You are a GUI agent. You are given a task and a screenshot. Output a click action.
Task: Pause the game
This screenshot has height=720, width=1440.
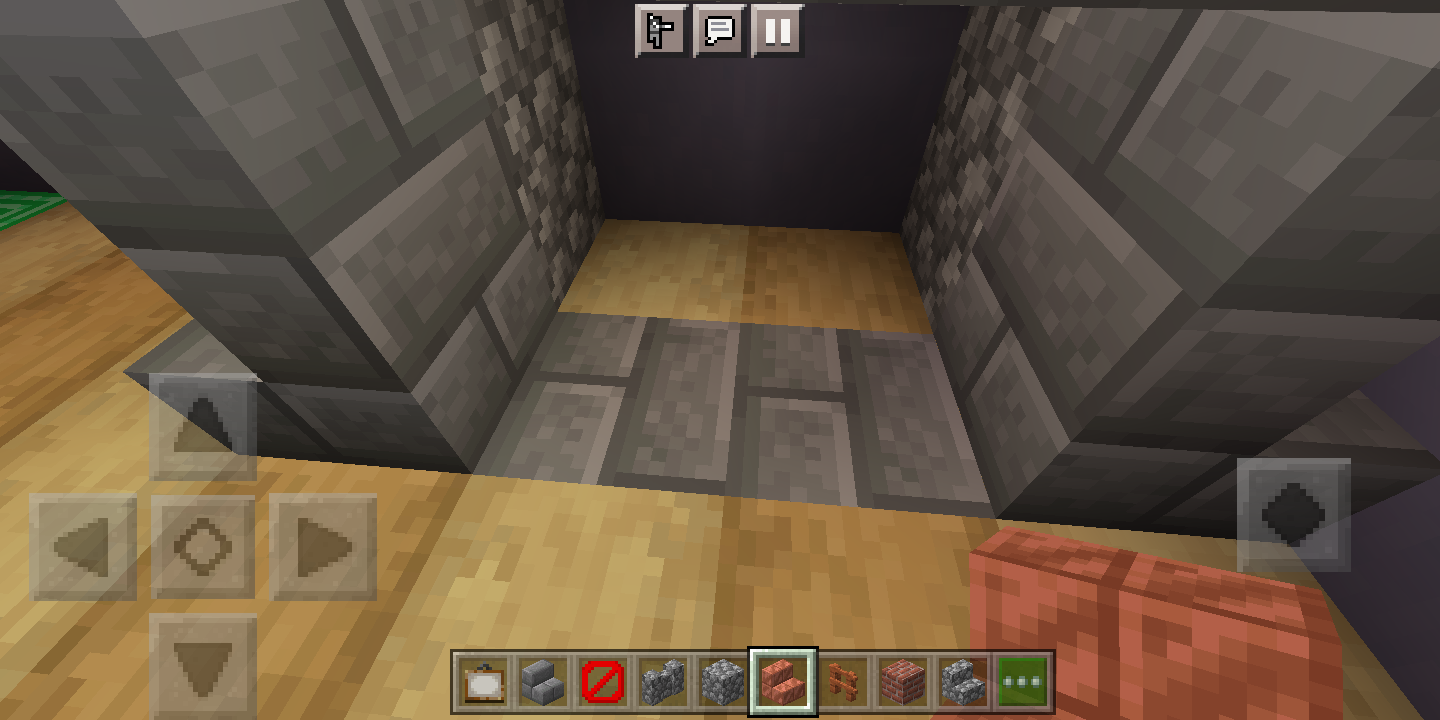click(x=779, y=31)
